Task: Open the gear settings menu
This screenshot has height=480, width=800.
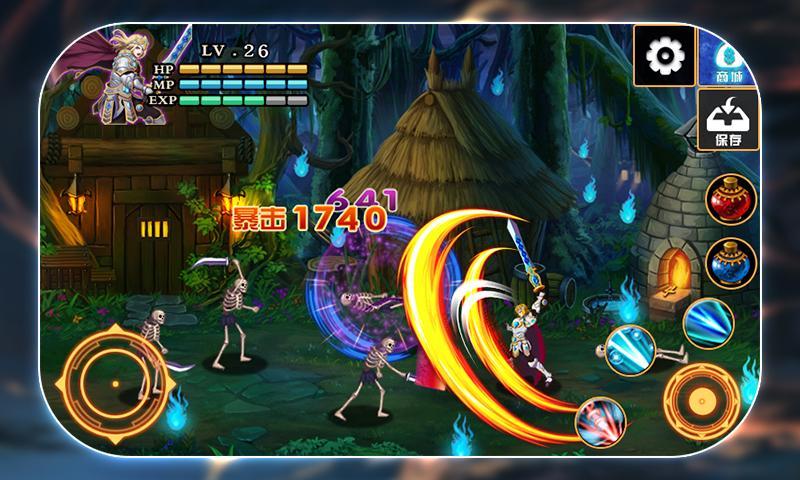Action: point(663,55)
